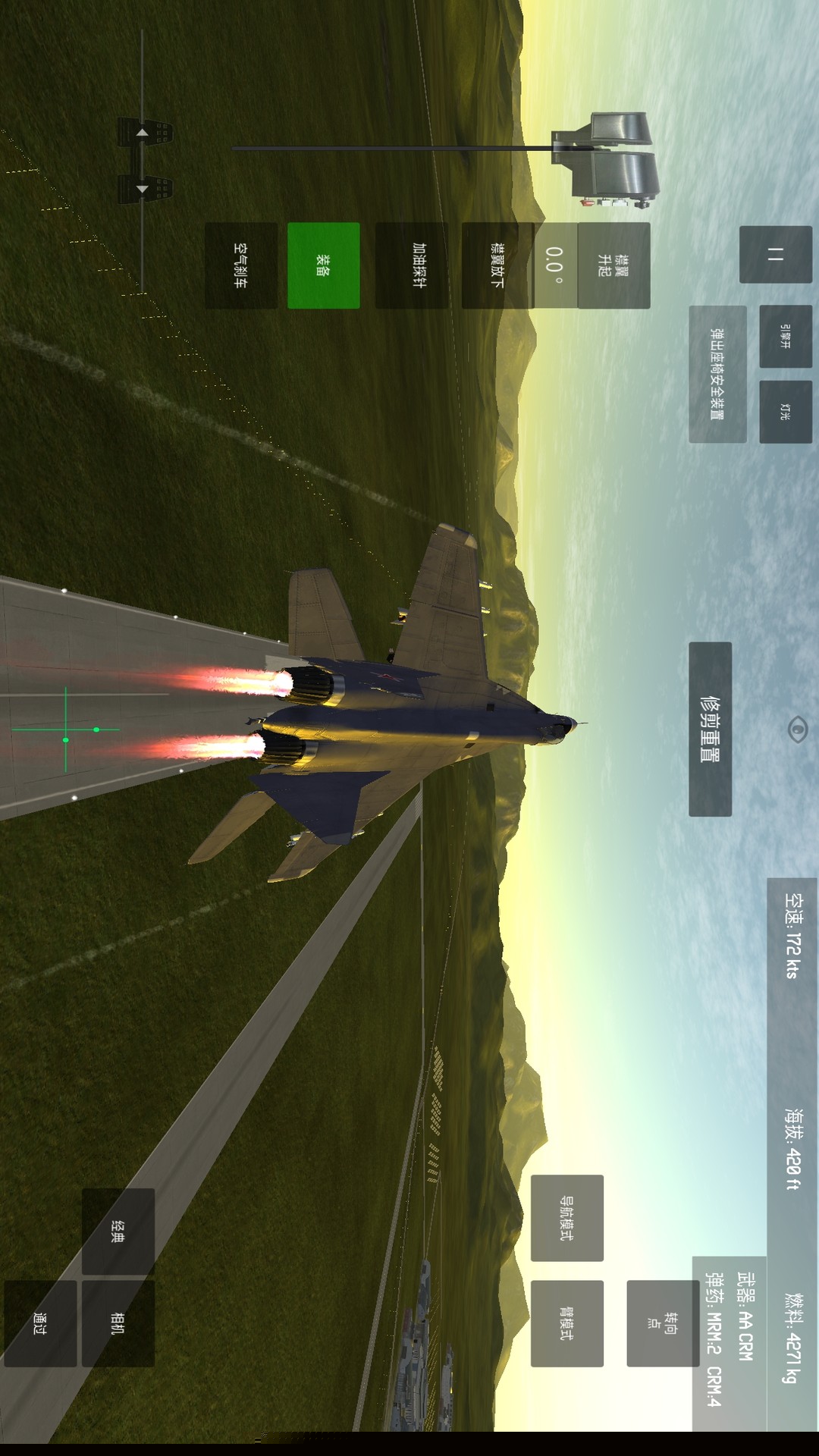Activate the 加油探针 refuel probe button

point(412,265)
